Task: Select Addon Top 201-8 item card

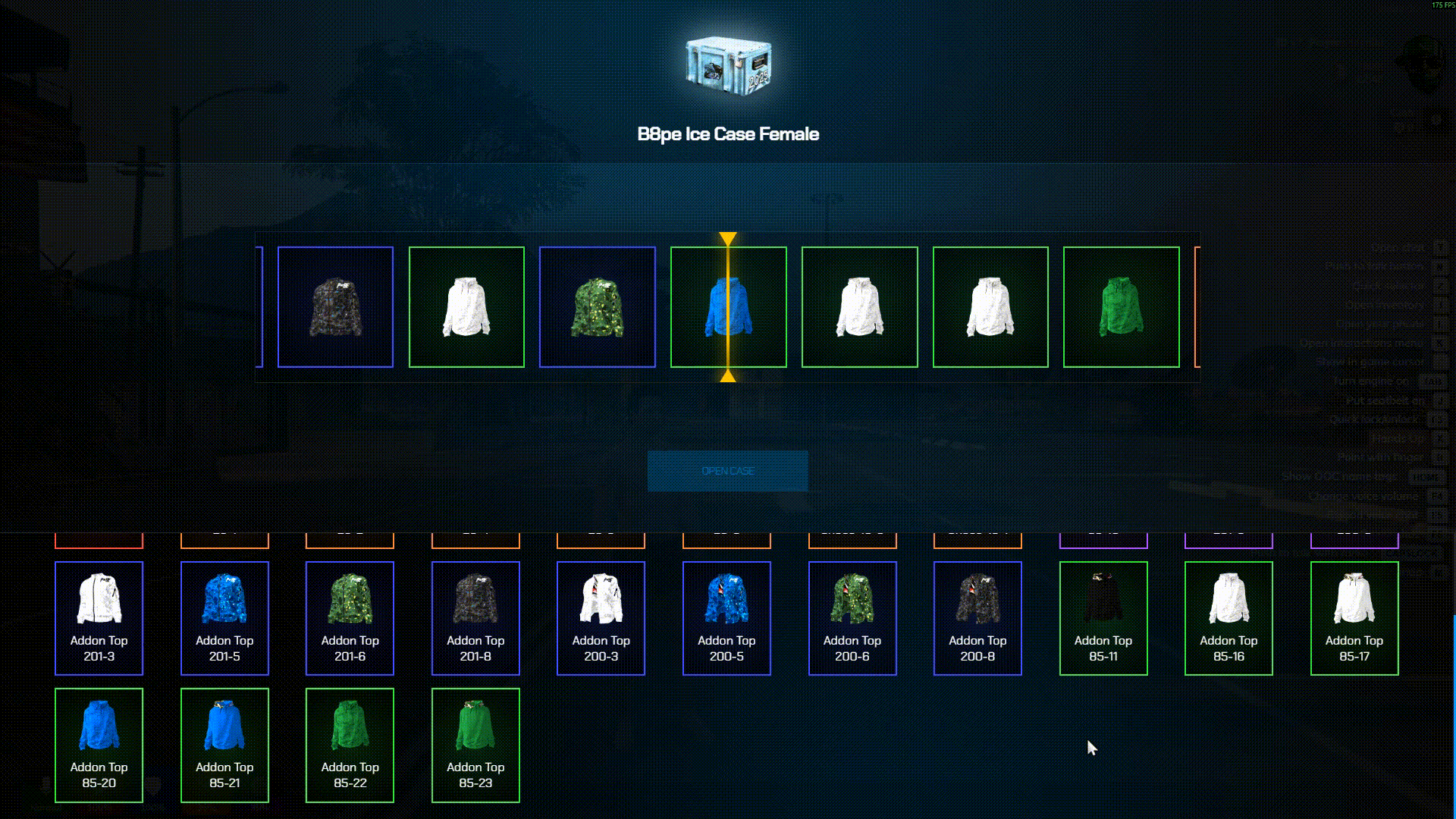Action: (475, 618)
